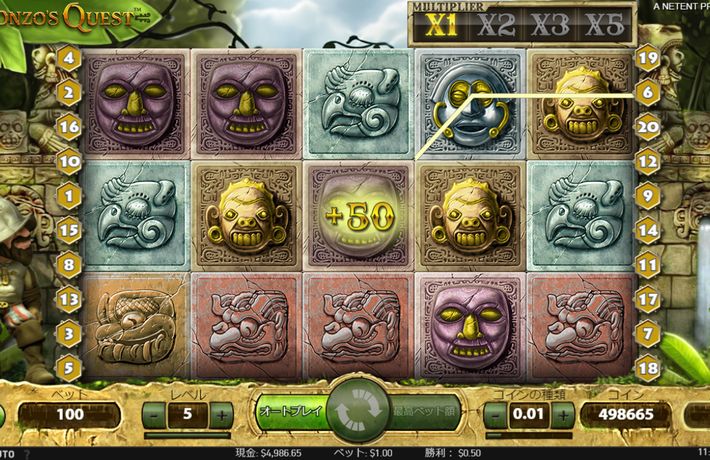Select payline badge number 4
The width and height of the screenshot is (710, 460).
click(69, 57)
